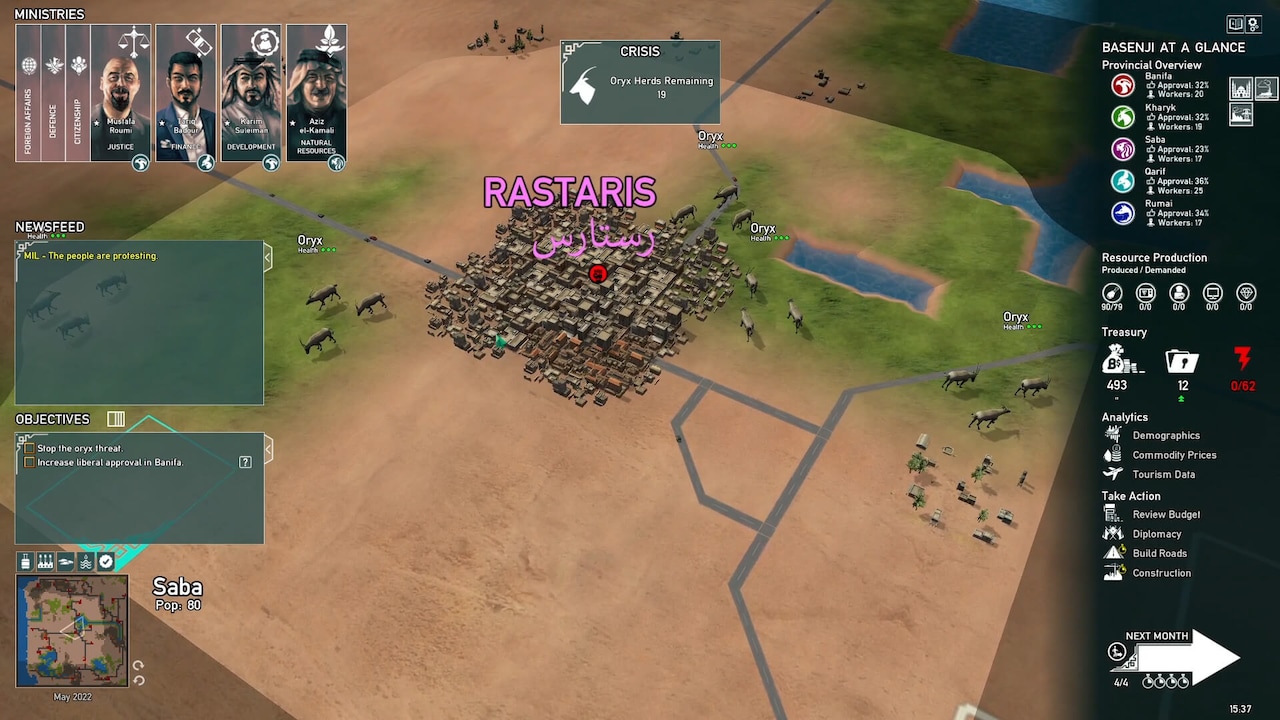Select the water overlay icon above the minimap
1280x720 pixels.
85,561
